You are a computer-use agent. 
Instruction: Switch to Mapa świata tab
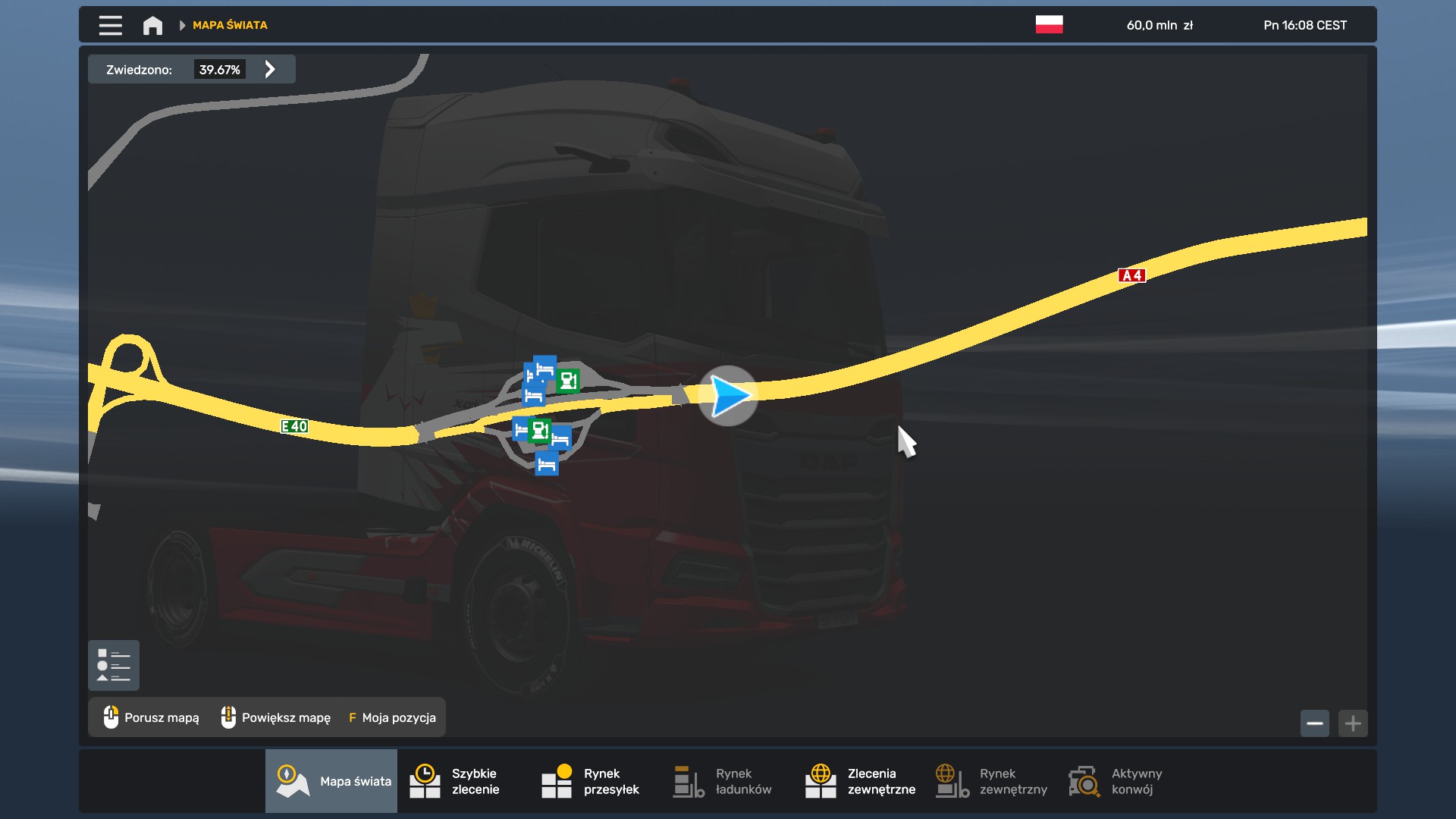coord(331,781)
